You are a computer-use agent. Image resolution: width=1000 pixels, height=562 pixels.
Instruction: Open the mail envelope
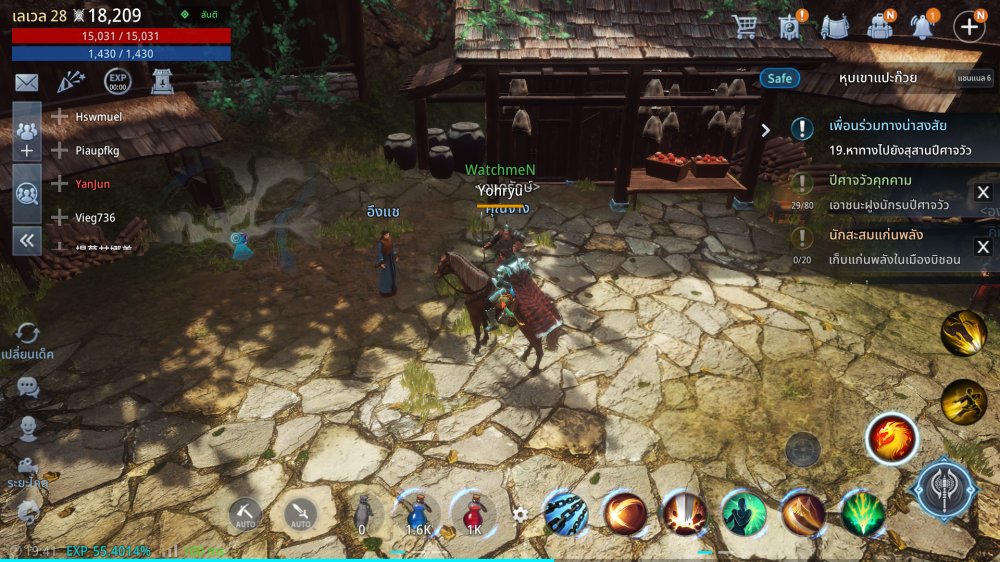click(x=26, y=82)
